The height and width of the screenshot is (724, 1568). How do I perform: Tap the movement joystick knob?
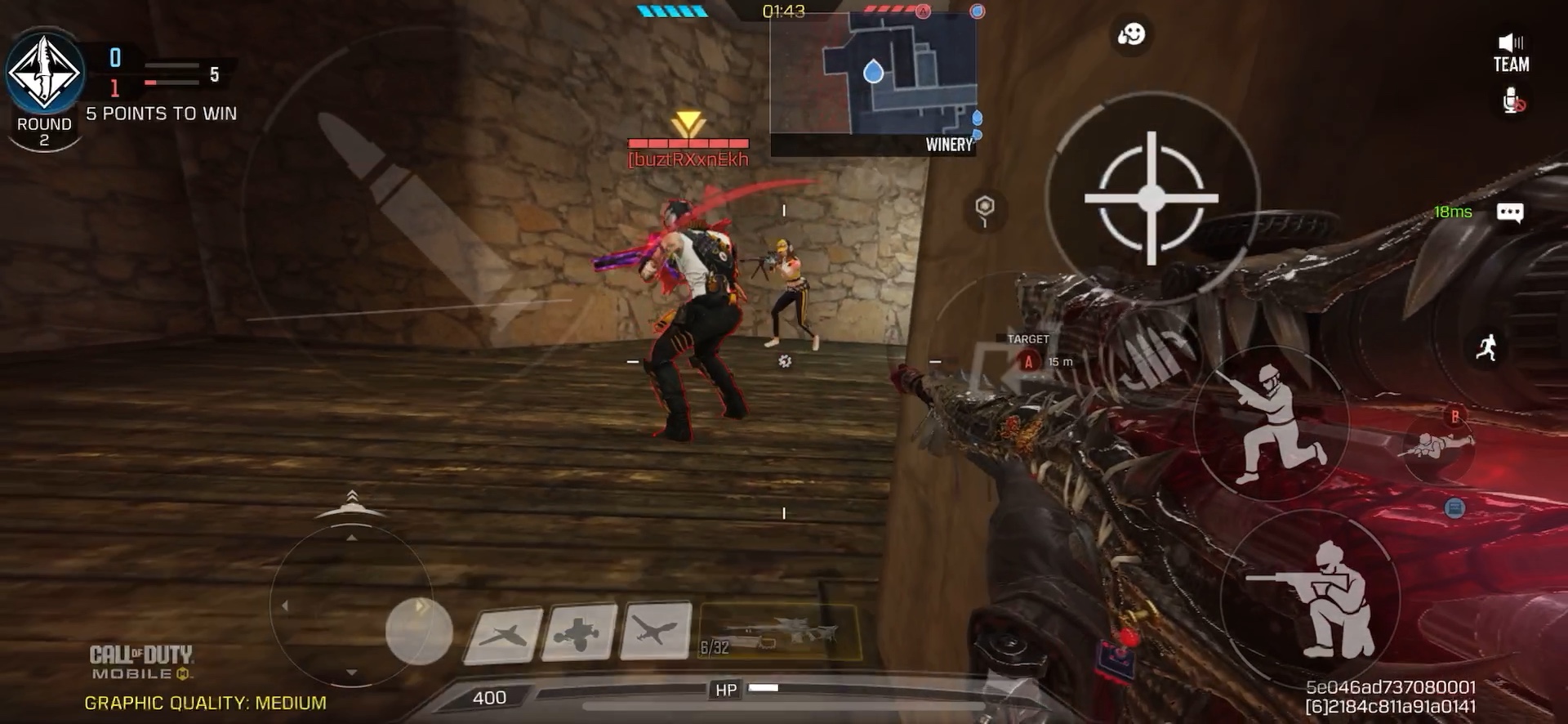(419, 630)
